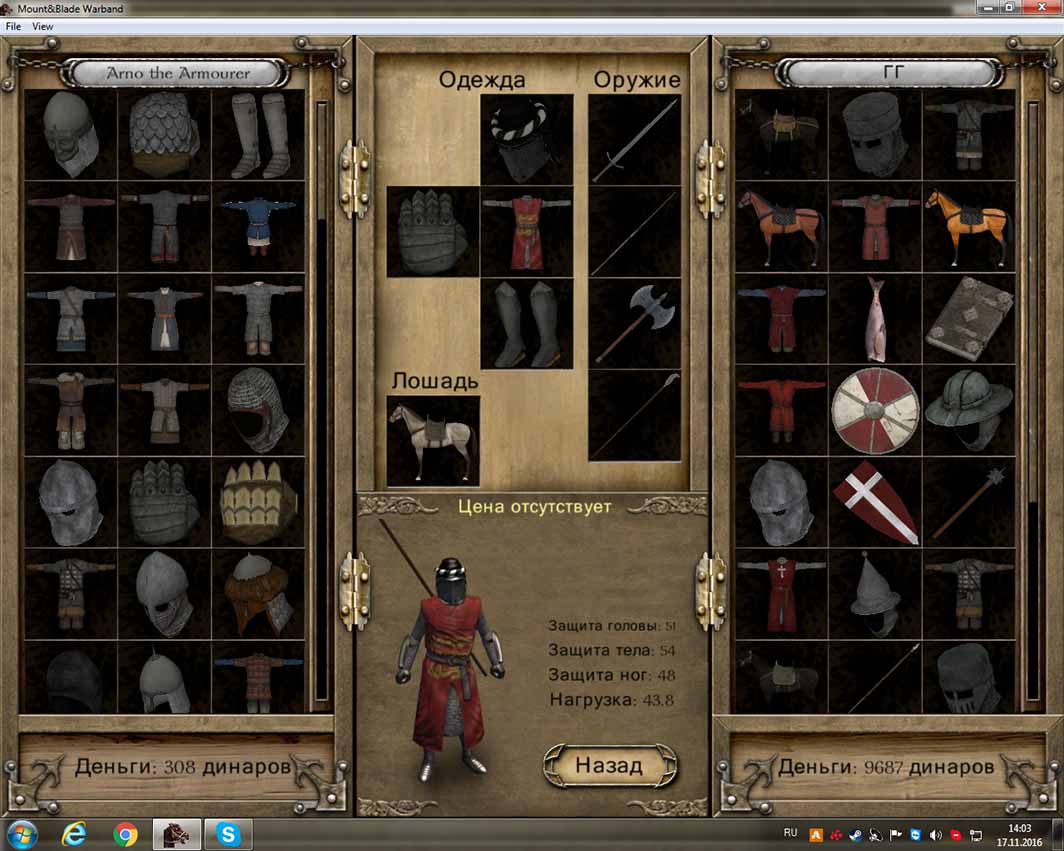Select the equipped white horse slot

pos(432,441)
